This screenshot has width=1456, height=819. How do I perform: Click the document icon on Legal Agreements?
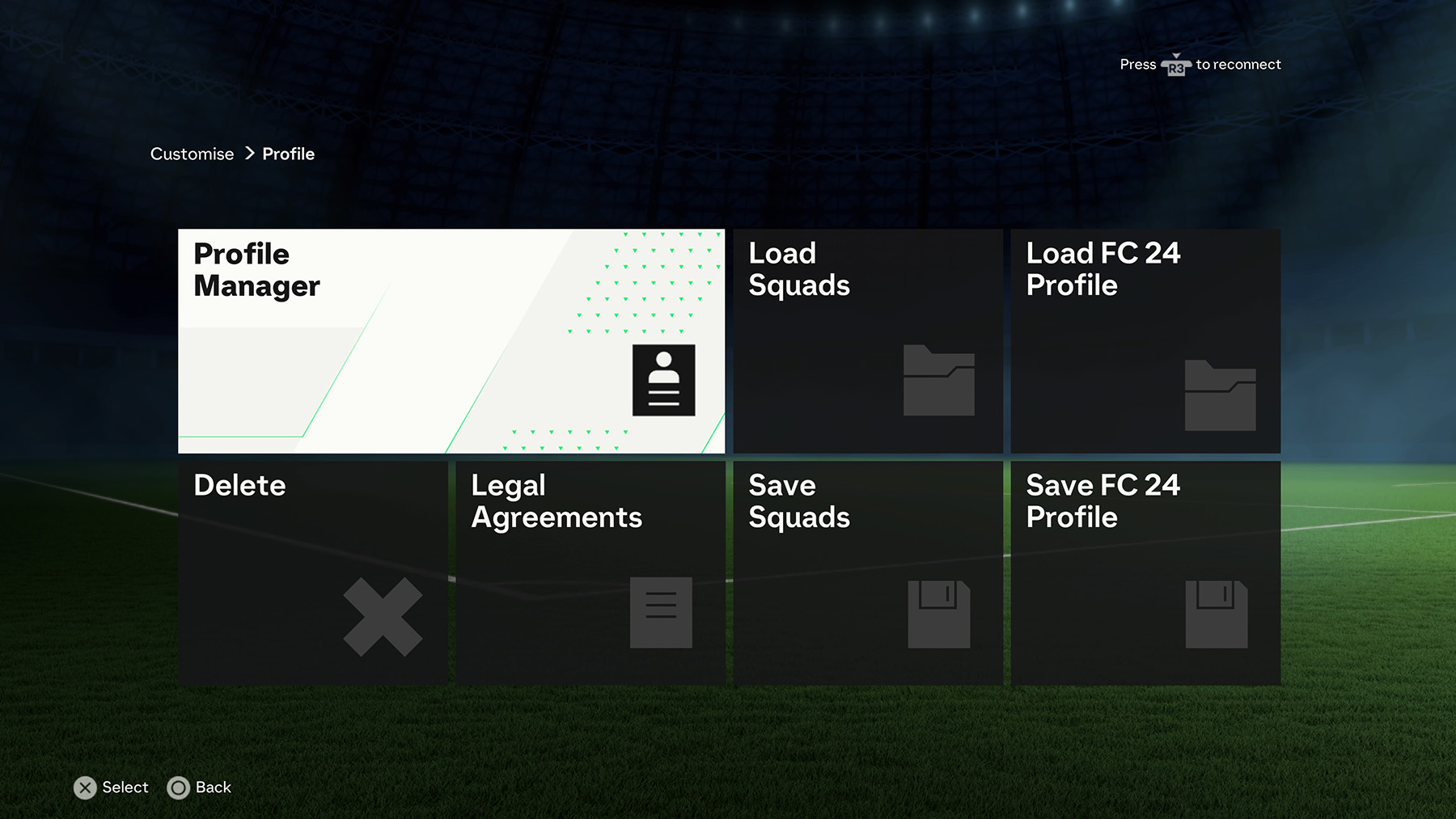click(661, 612)
